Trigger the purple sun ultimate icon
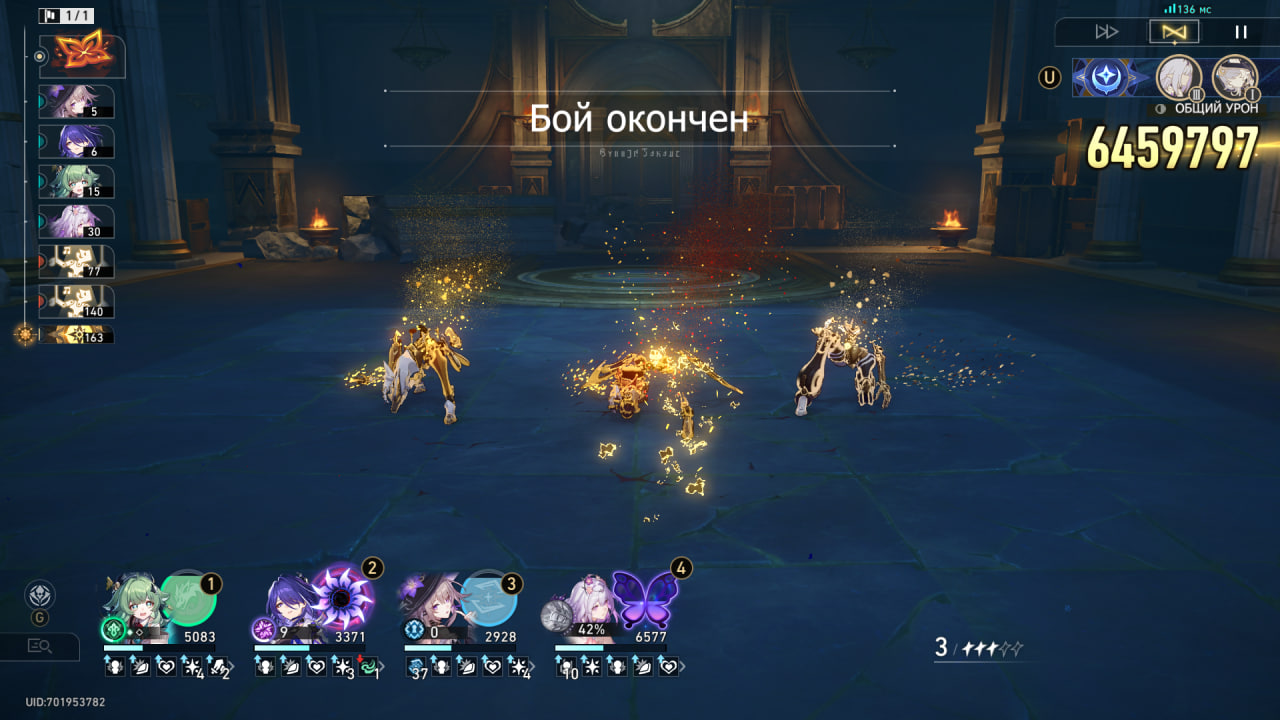 (x=342, y=598)
